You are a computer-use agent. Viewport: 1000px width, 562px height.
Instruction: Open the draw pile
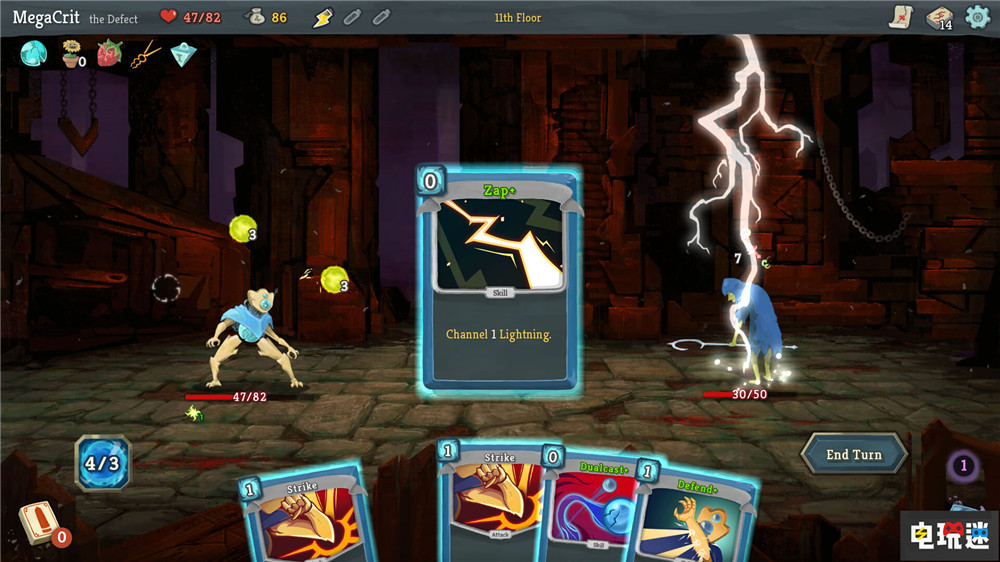click(x=37, y=521)
